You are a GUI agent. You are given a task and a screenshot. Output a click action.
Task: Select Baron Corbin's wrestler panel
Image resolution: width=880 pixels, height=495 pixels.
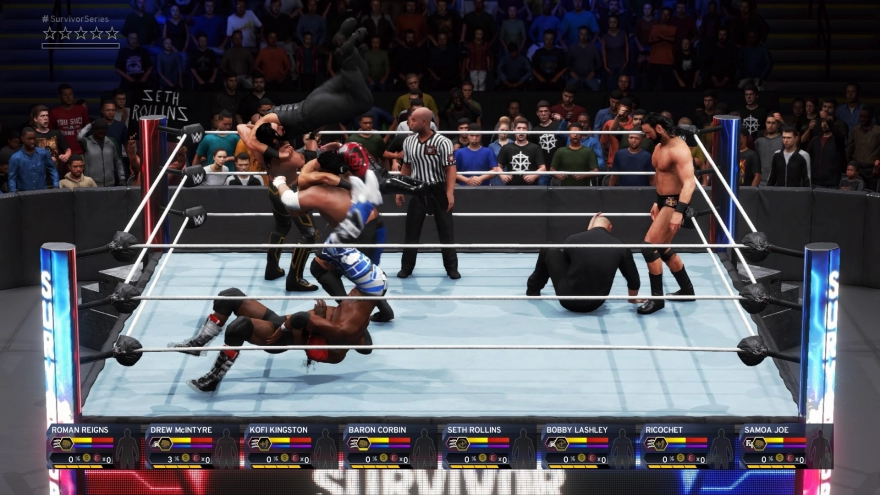(391, 446)
